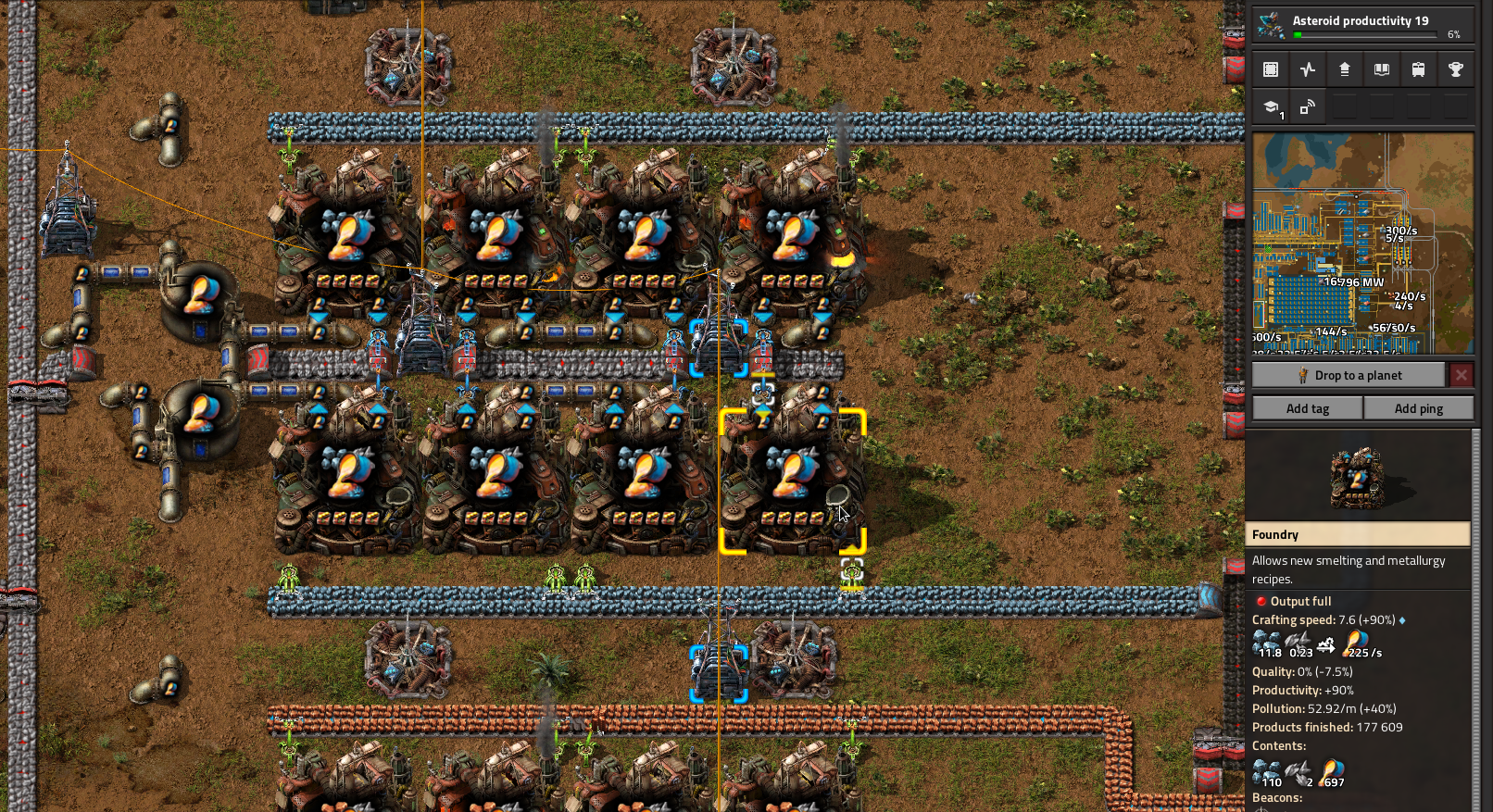Open the train overview icon
This screenshot has height=812, width=1493.
pyautogui.click(x=1419, y=69)
